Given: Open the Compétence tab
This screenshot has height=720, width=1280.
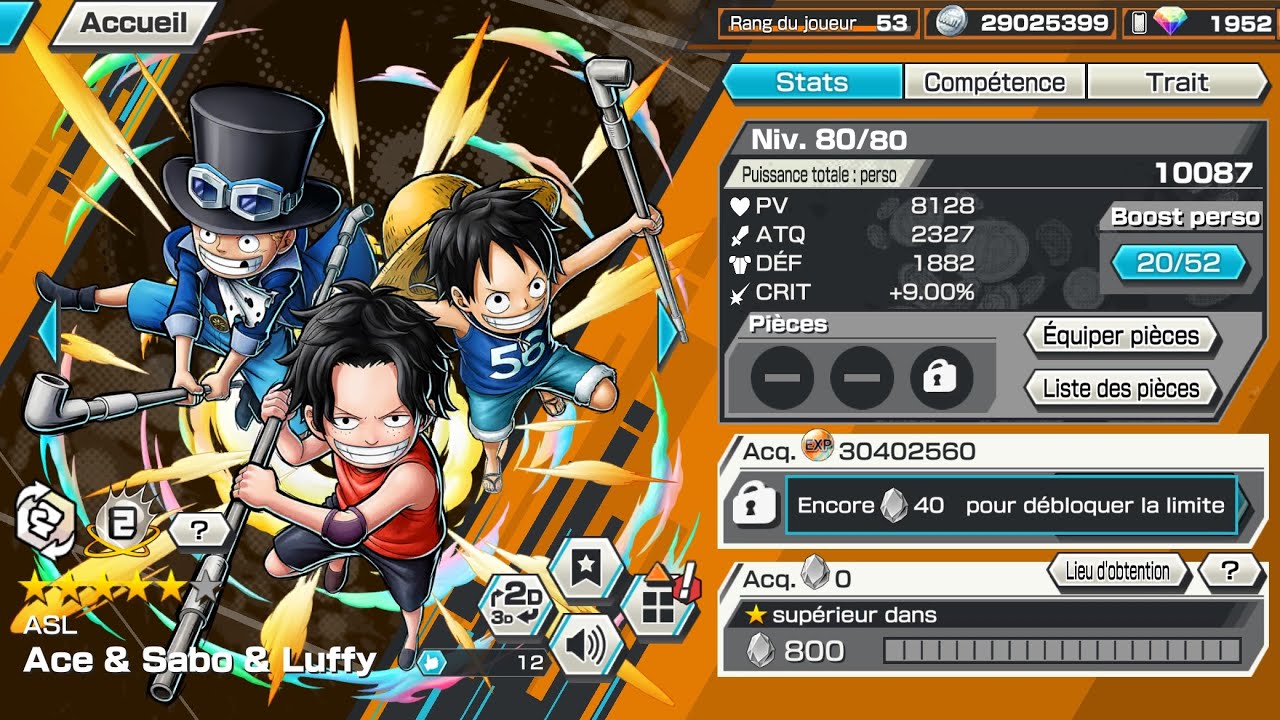Looking at the screenshot, I should click(x=994, y=82).
